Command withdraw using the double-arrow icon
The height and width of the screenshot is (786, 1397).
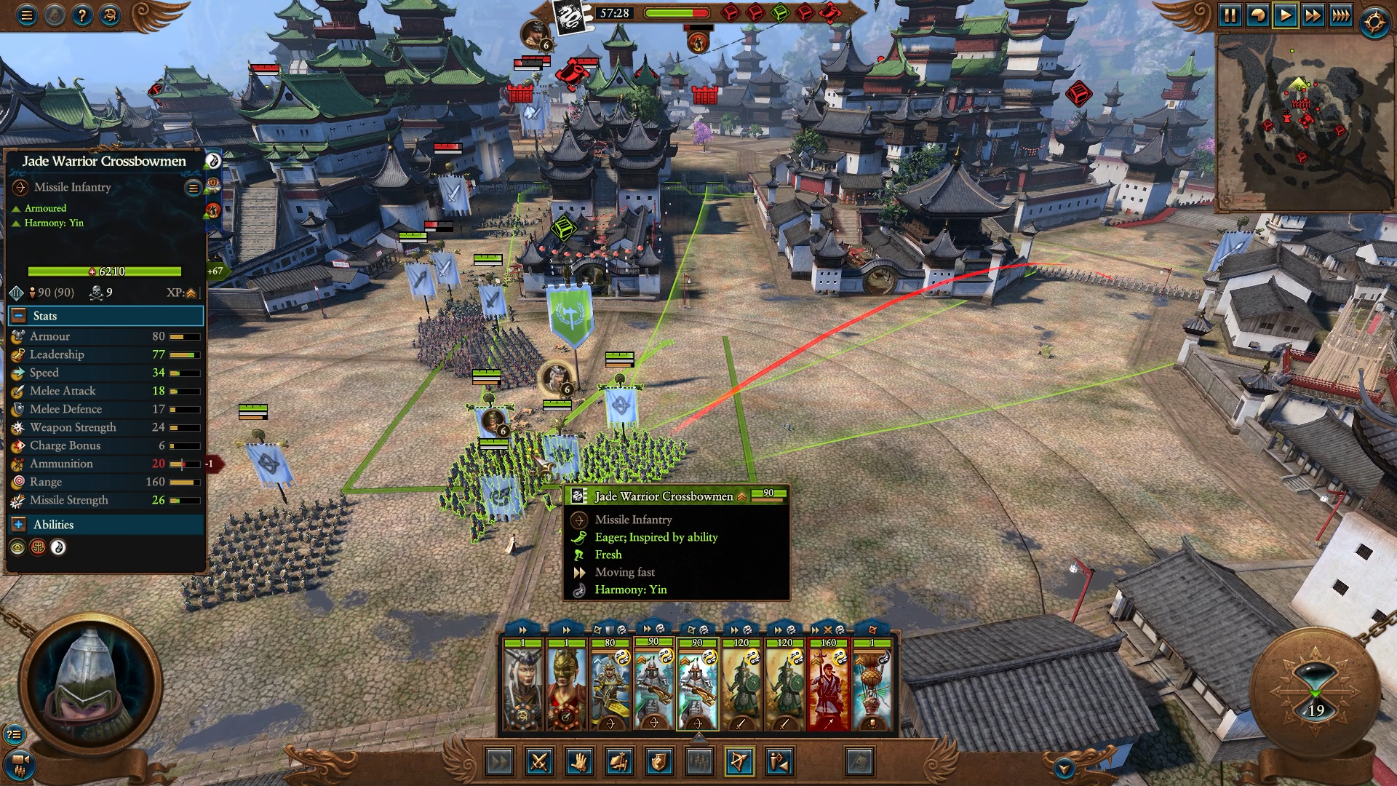498,761
